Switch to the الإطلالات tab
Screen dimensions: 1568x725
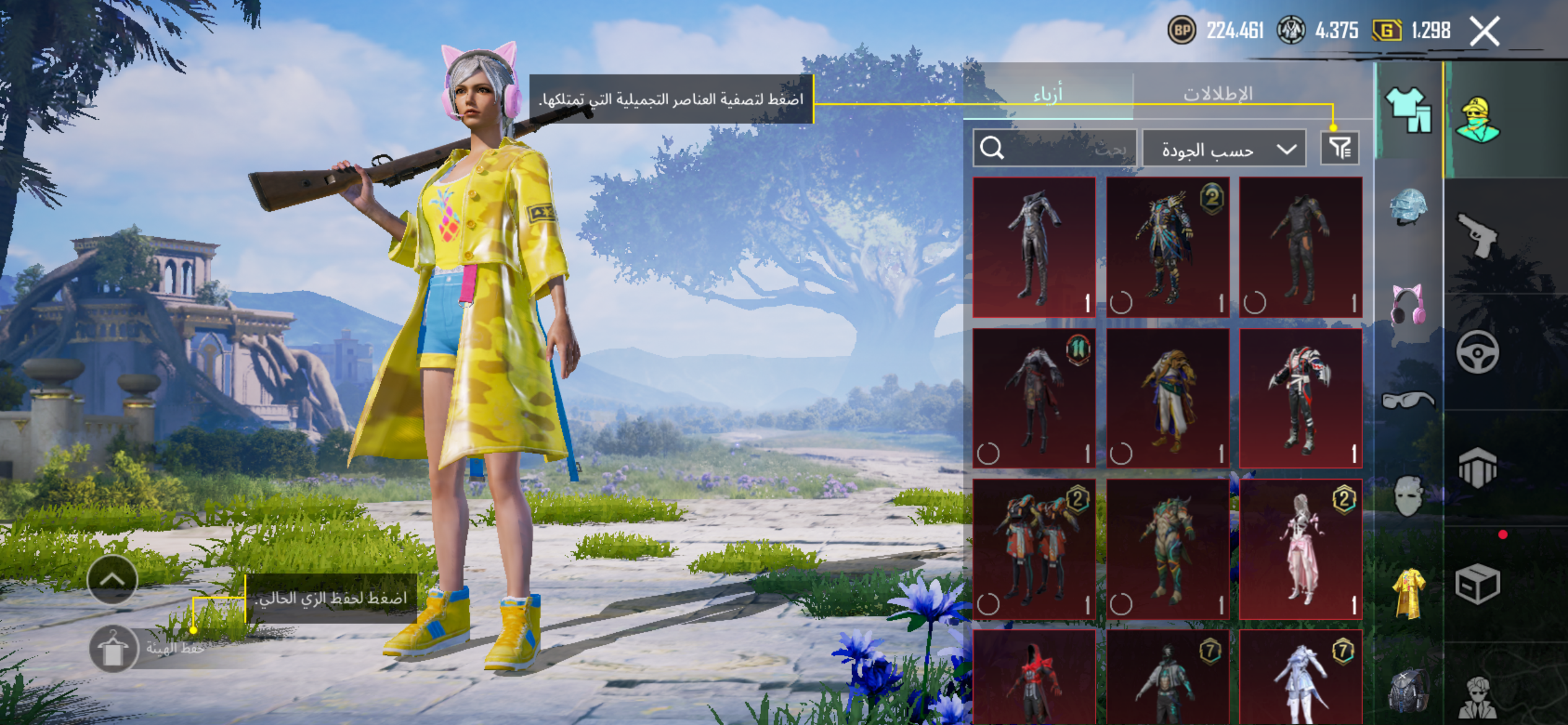click(1217, 94)
